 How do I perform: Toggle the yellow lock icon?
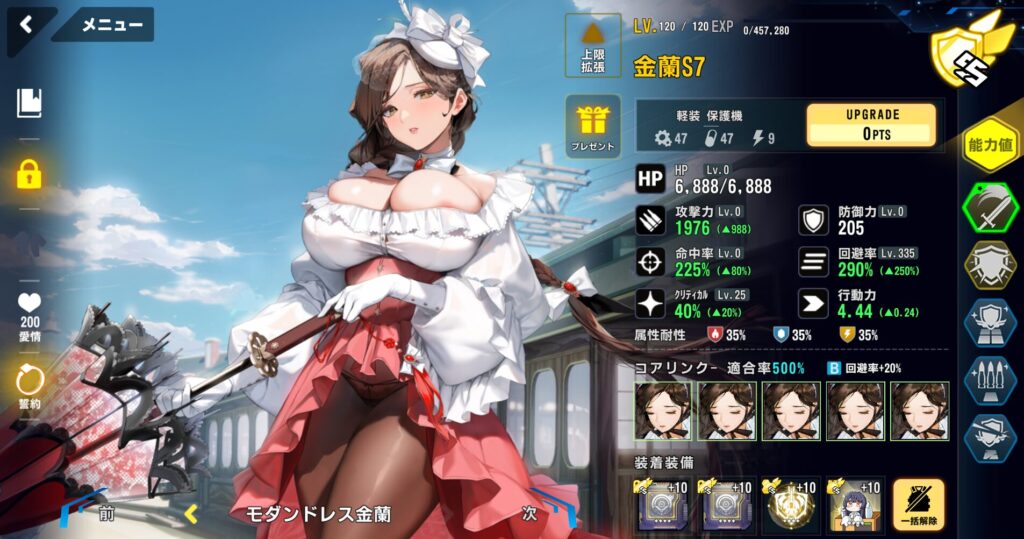click(x=29, y=175)
